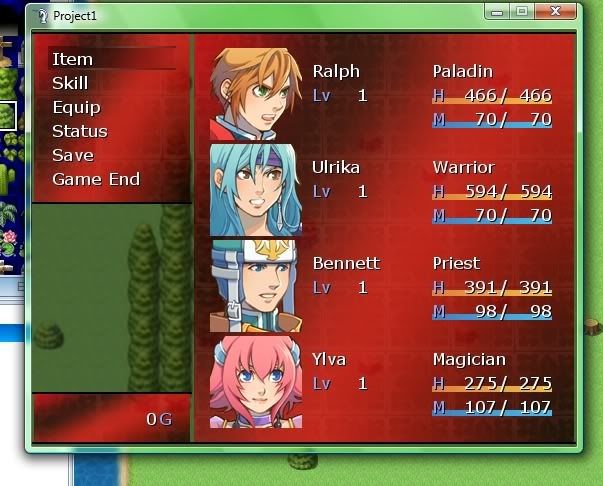
Task: Select the Skill menu entry
Action: (70, 83)
